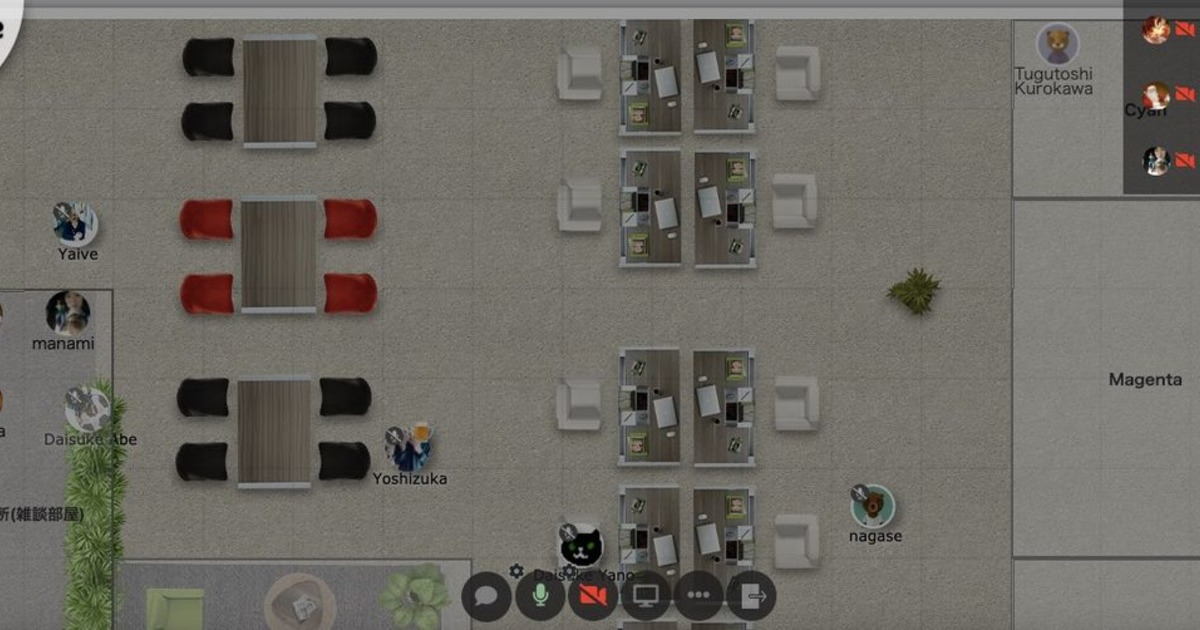Select Daisuke Abe's avatar
Viewport: 1200px width, 630px height.
(88, 409)
